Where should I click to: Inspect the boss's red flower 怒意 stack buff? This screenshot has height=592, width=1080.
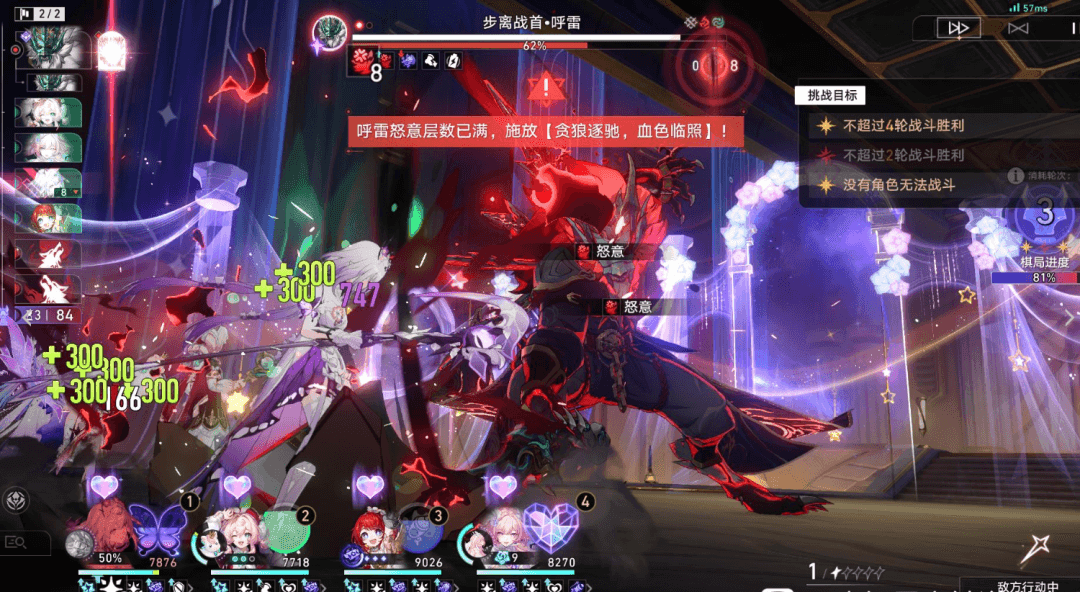click(x=362, y=62)
